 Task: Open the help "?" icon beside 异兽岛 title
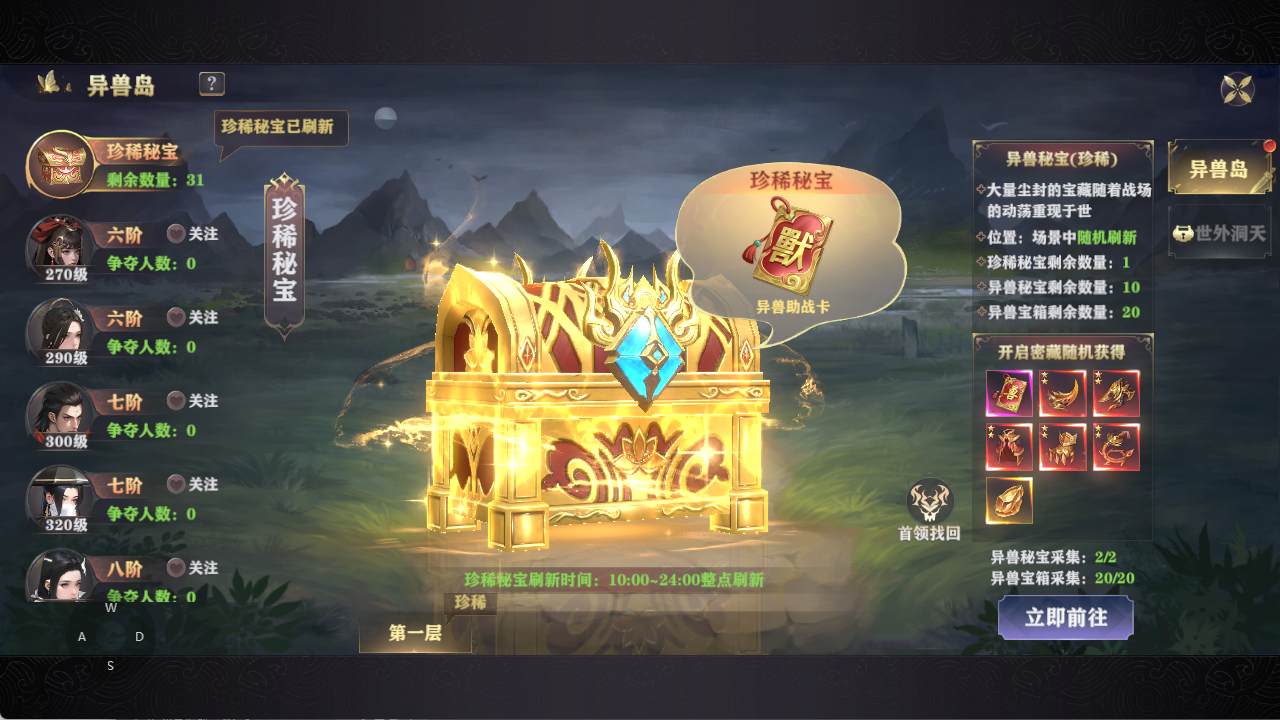click(x=210, y=84)
